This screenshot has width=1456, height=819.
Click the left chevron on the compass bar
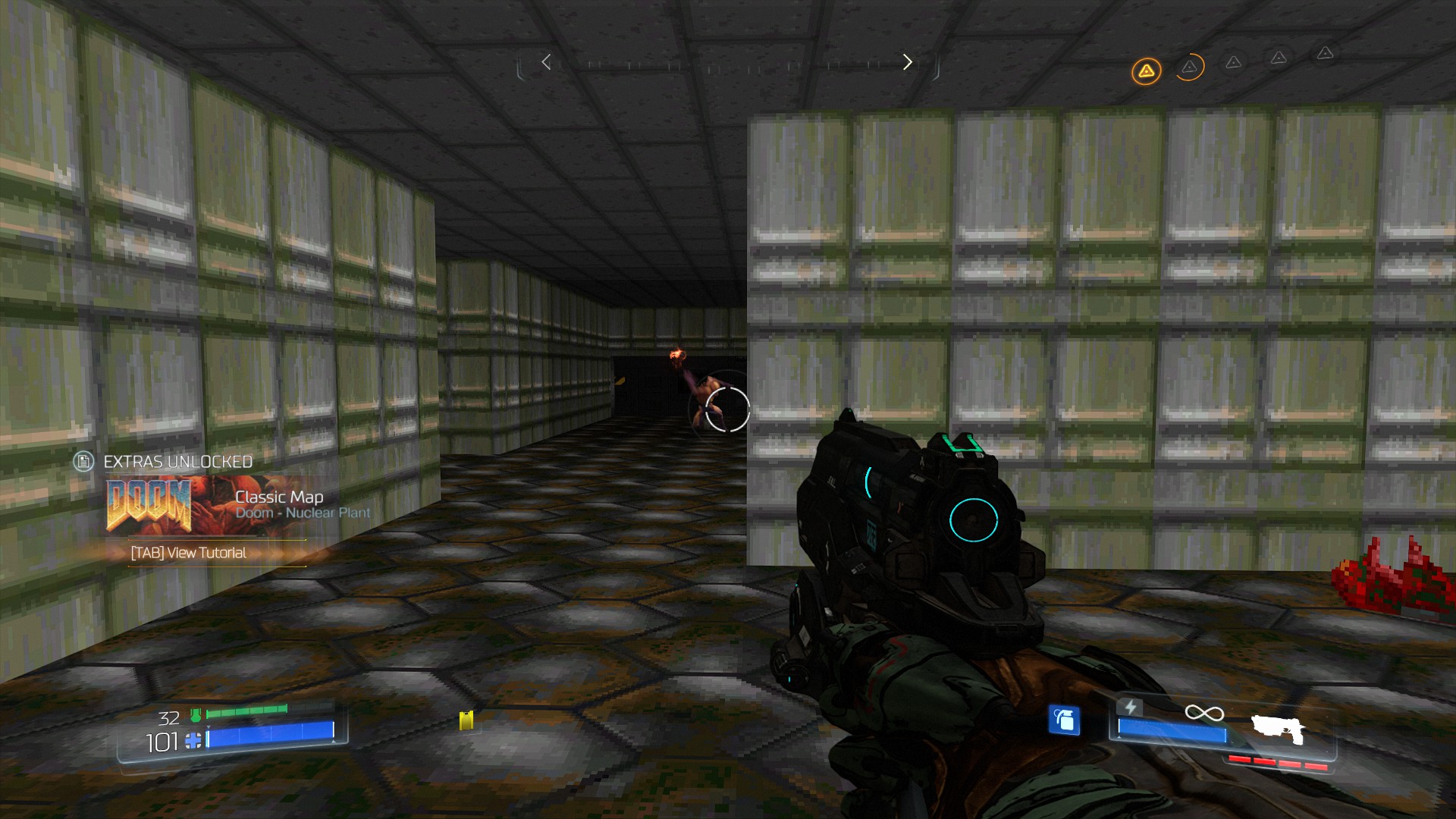coord(545,62)
